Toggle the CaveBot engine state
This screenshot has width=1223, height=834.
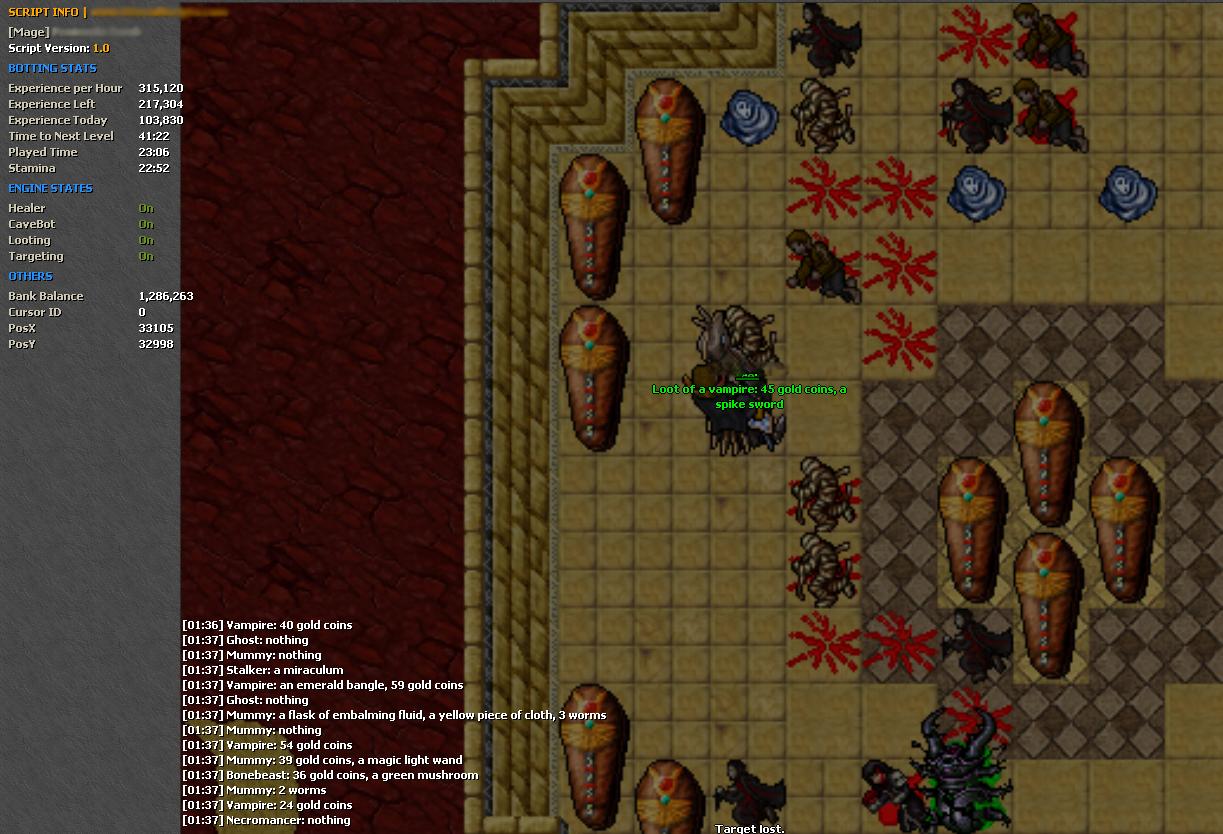146,224
